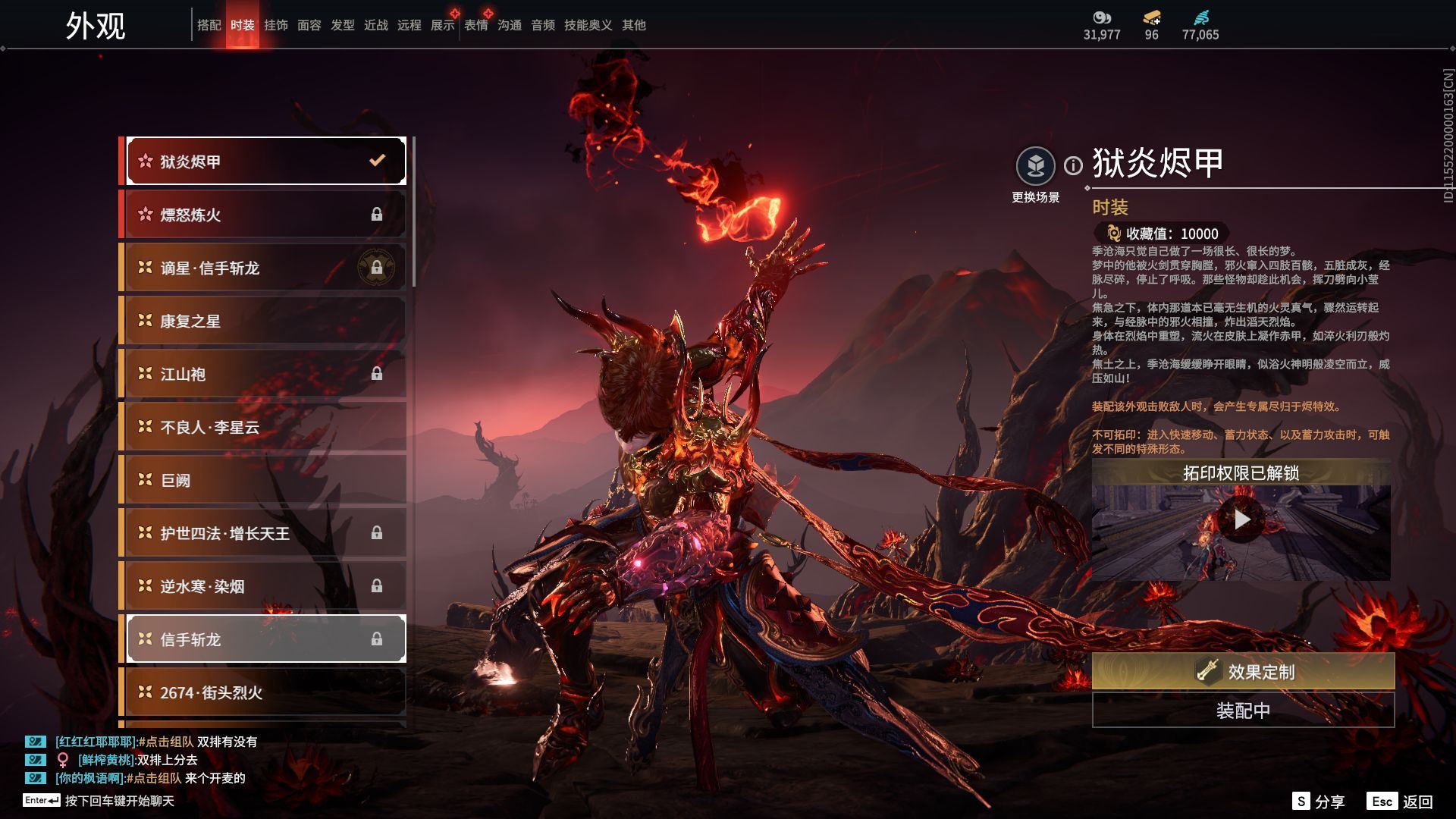Viewport: 1456px width, 819px height.
Task: Select the 江山袍 outfit
Action: tap(265, 374)
